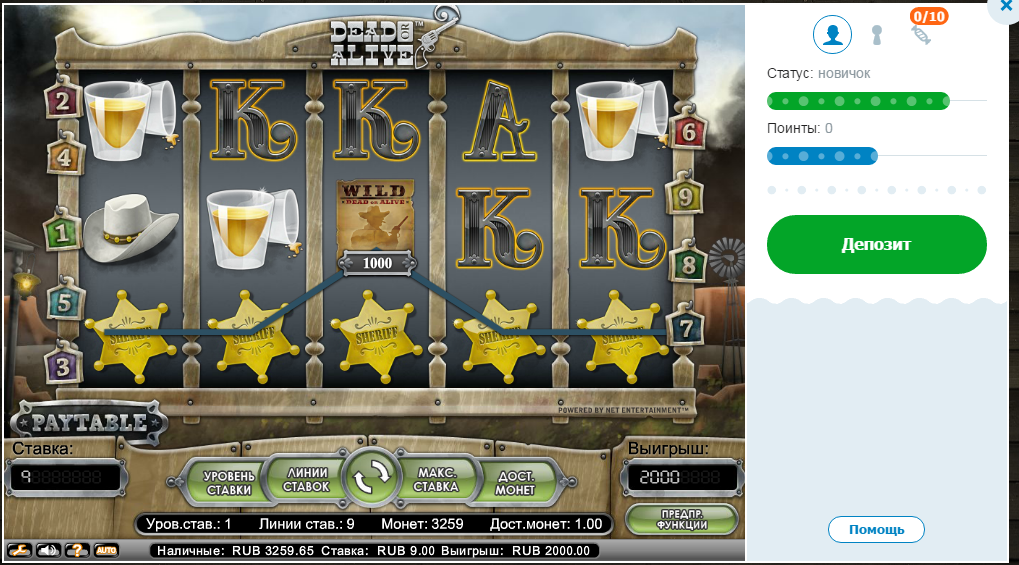1019x565 pixels.
Task: Set the max bet with Макс. Ставка
Action: (437, 480)
